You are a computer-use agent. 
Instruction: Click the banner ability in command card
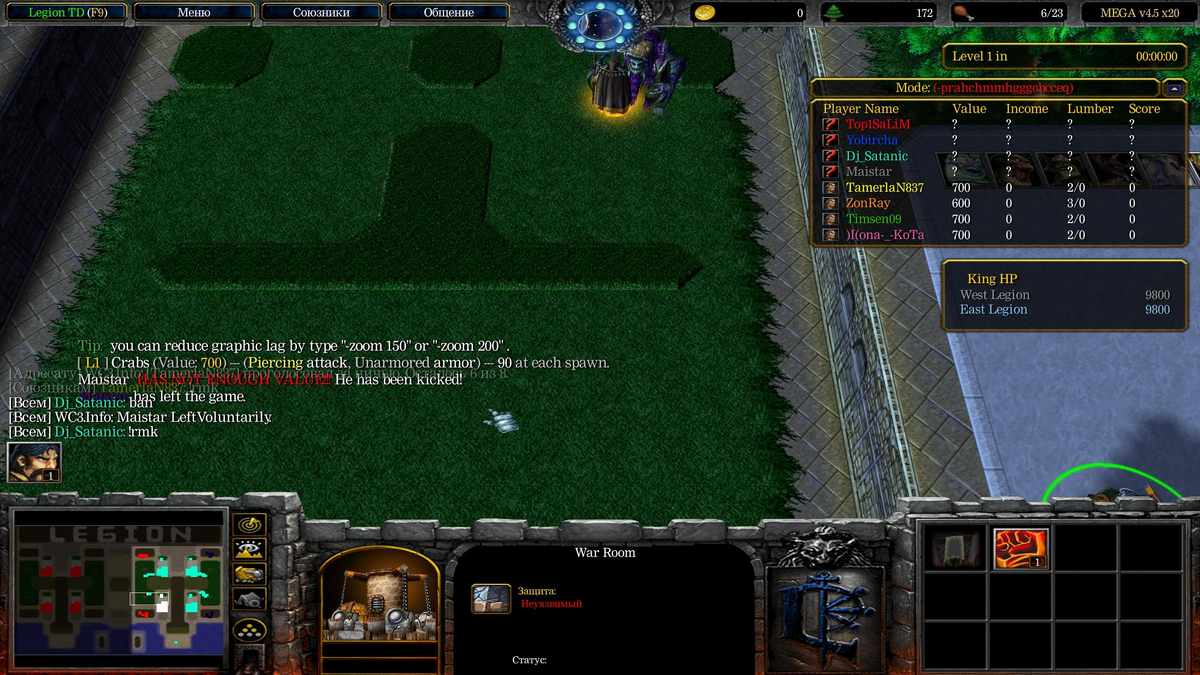(955, 548)
